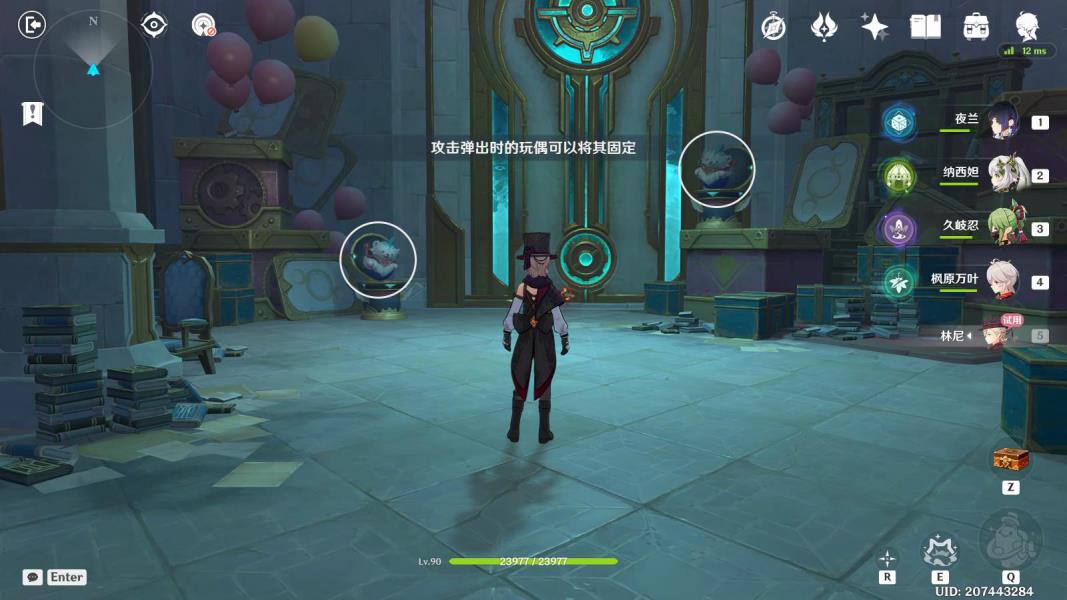
Task: Toggle the eye viewpoint icon
Action: 154,25
